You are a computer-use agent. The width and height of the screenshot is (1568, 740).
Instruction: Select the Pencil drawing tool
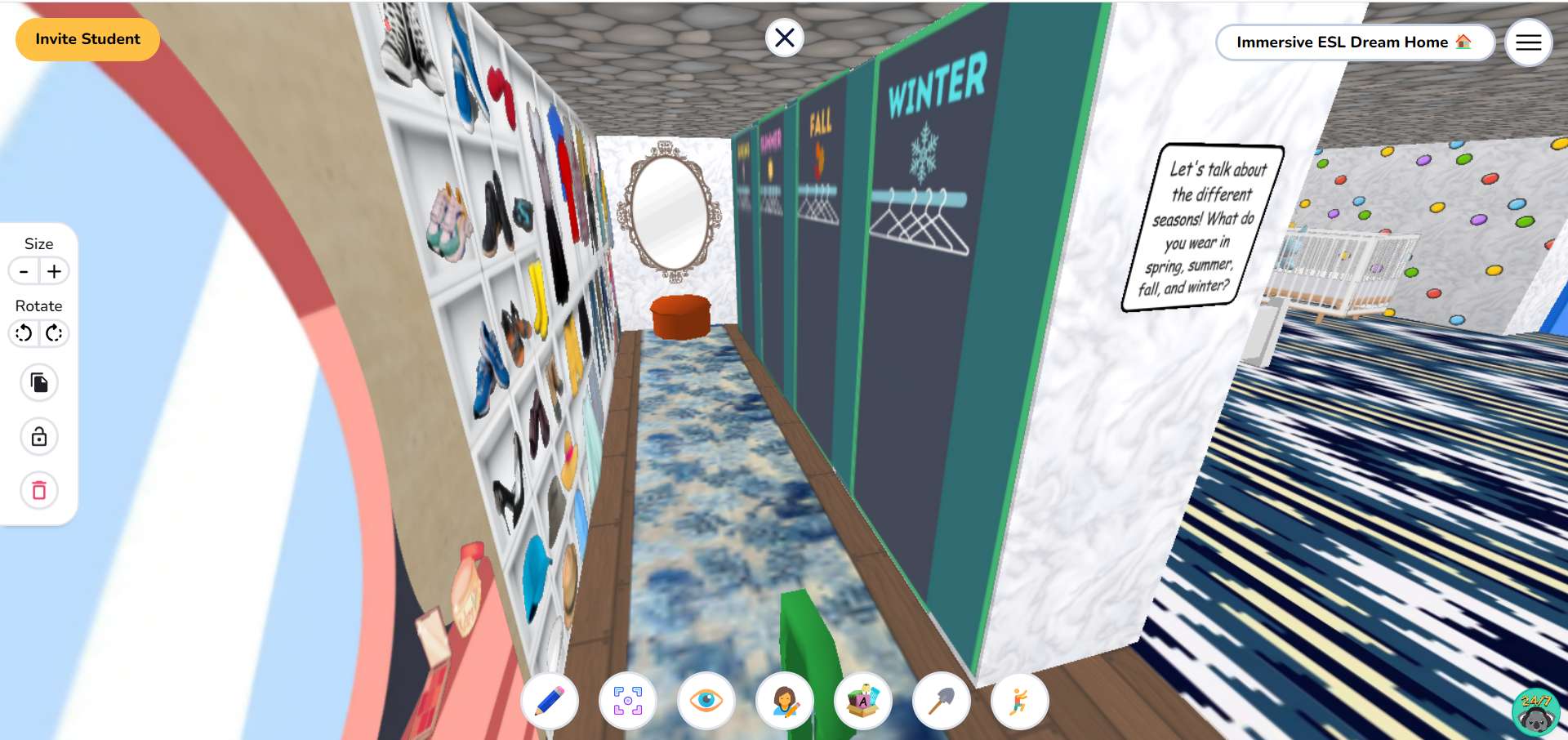pyautogui.click(x=549, y=701)
